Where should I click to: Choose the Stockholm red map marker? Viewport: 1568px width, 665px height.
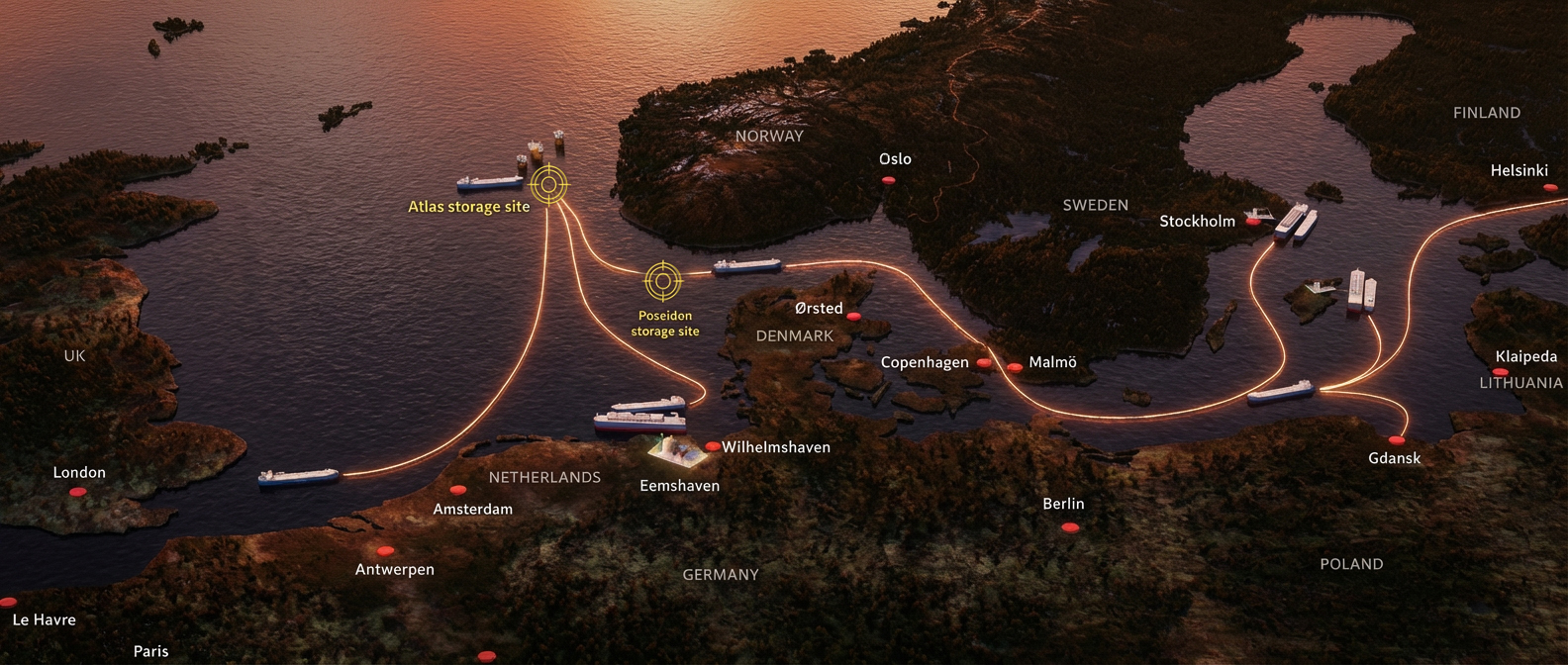pyautogui.click(x=1253, y=222)
